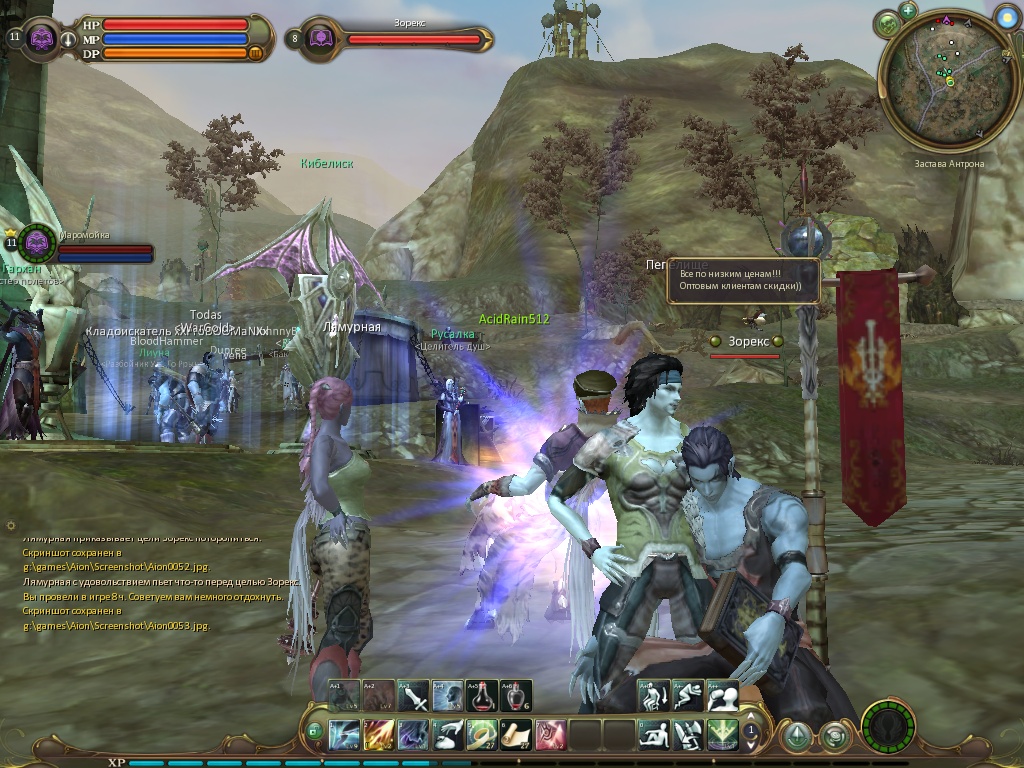Select your player class portrait
The image size is (1024, 768).
click(x=42, y=39)
